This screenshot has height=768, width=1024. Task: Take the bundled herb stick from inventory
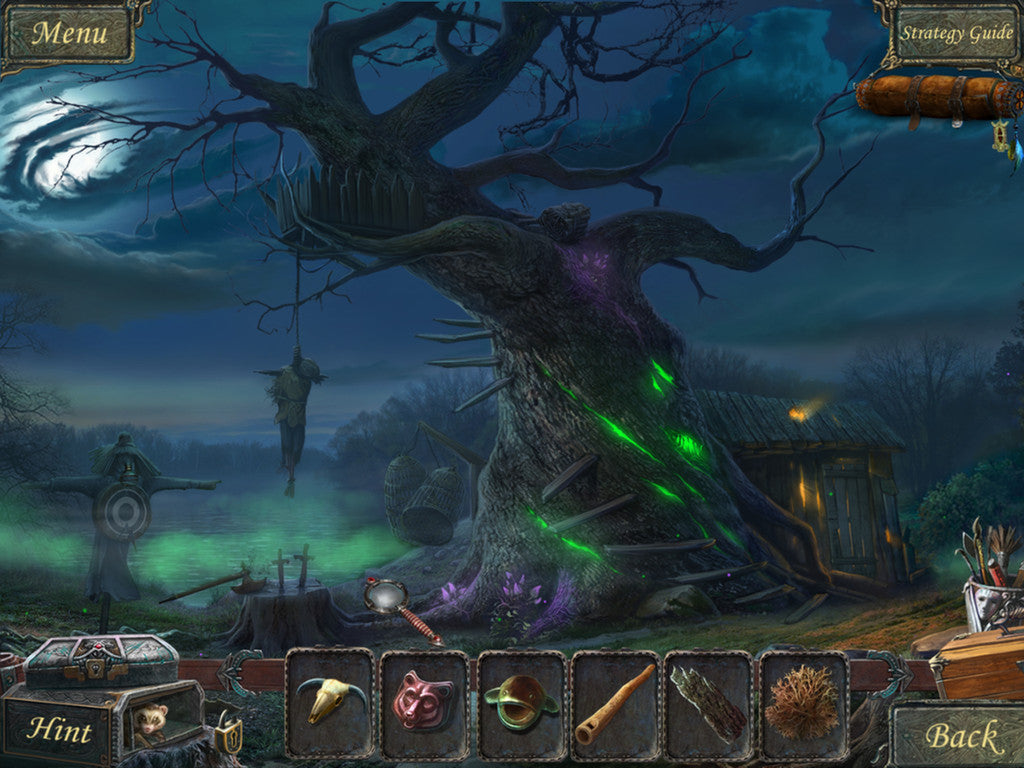click(708, 703)
